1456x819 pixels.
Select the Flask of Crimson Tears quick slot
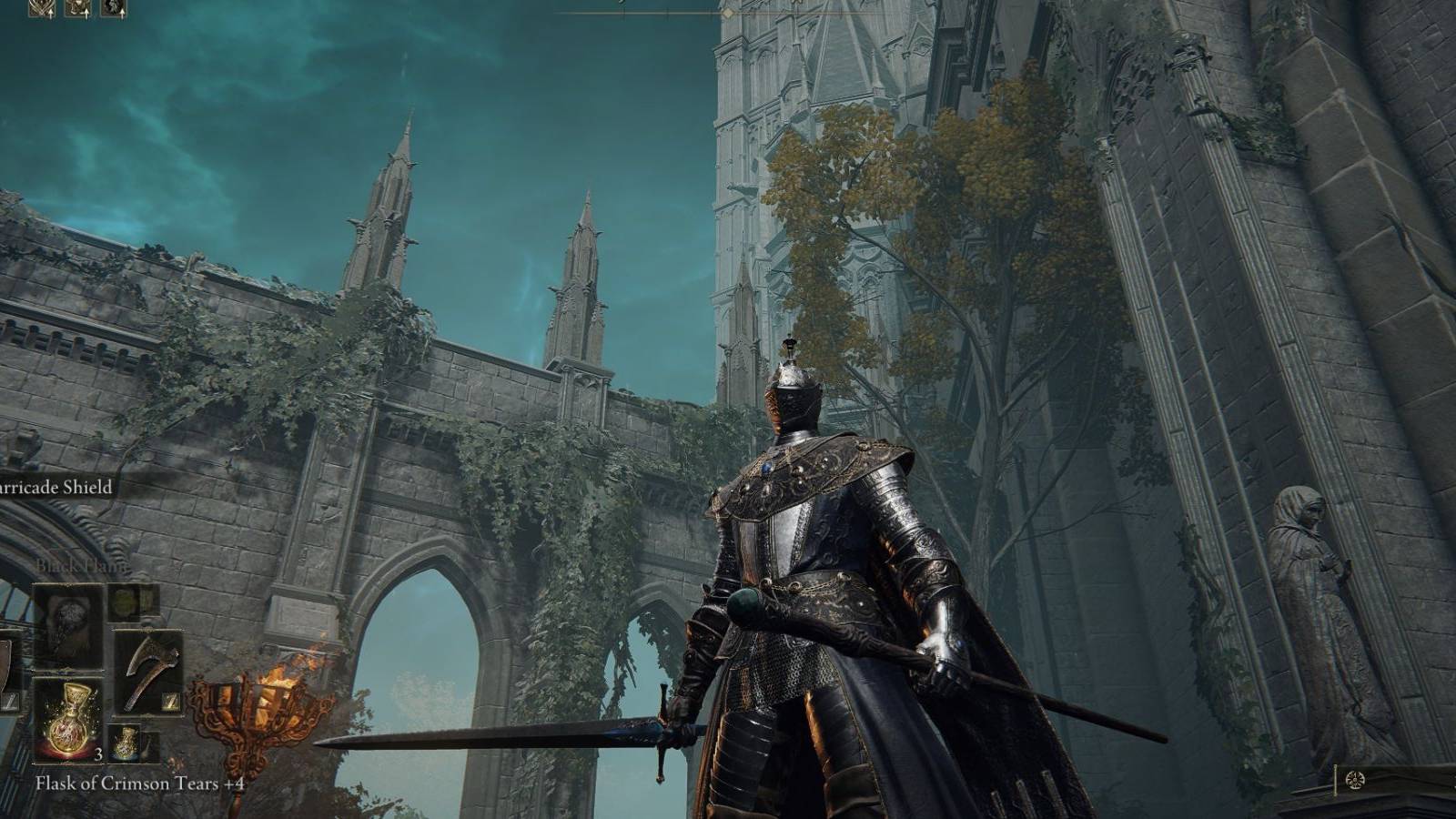[x=71, y=719]
